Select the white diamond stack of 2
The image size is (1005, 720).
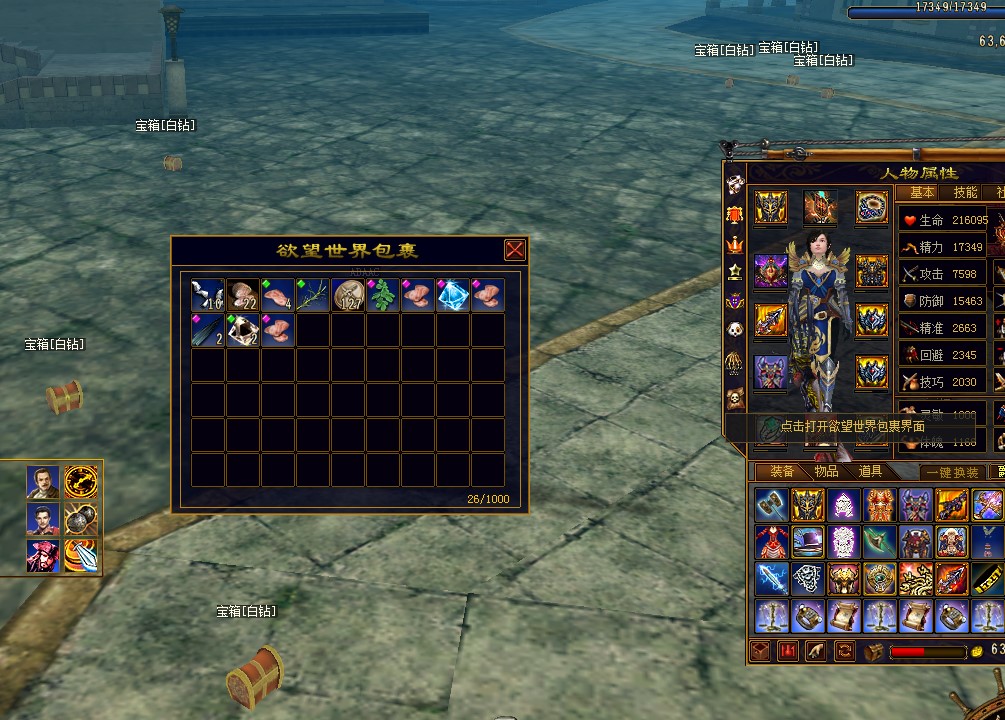243,331
